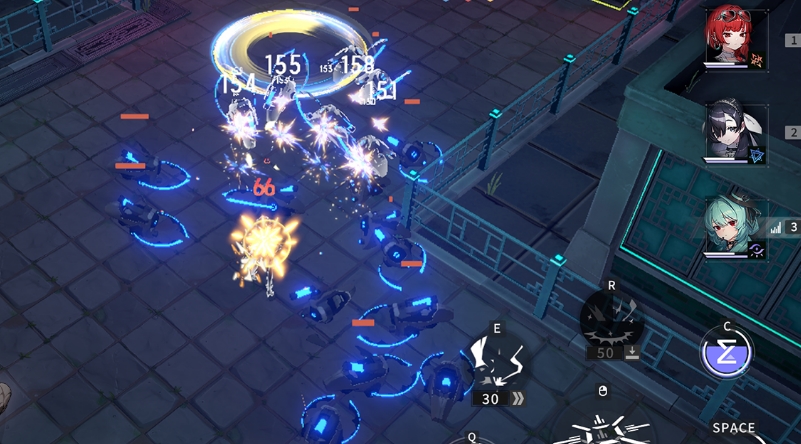Screen dimensions: 801x444
Task: Switch to the black-haired character portrait
Action: coord(735,131)
